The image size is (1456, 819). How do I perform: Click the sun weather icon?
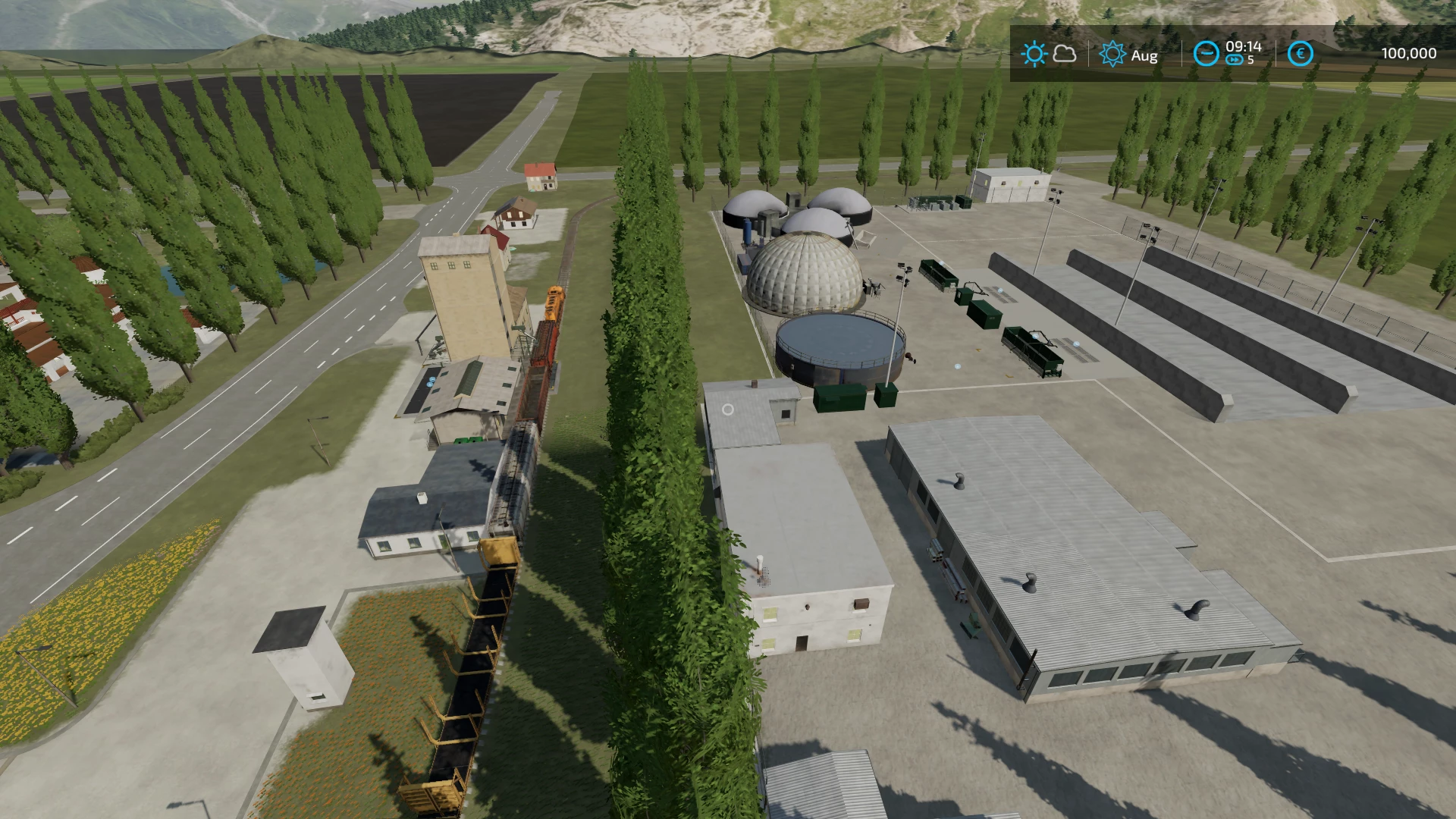click(x=1034, y=54)
